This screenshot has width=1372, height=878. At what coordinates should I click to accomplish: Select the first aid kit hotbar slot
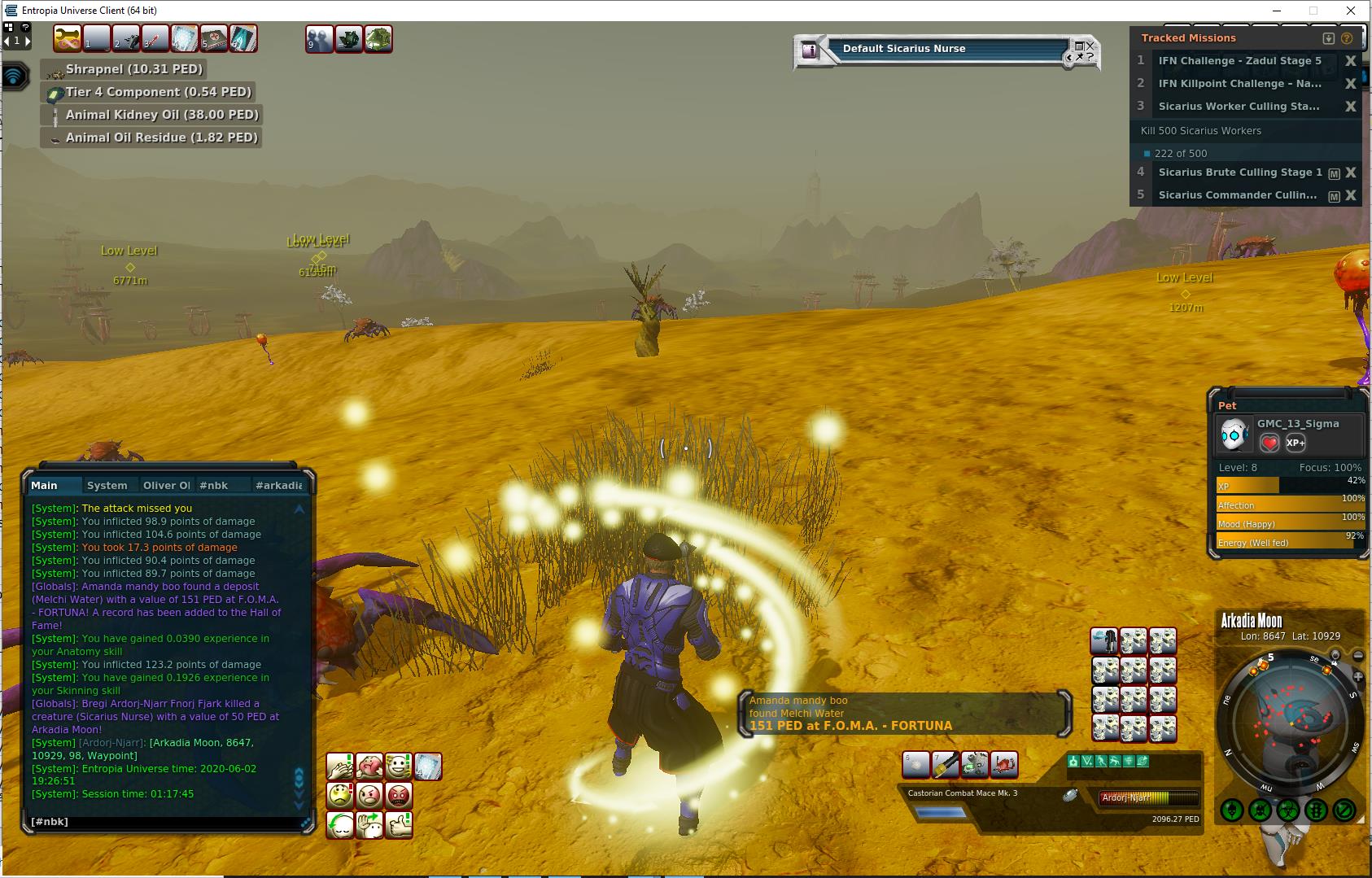(x=213, y=38)
